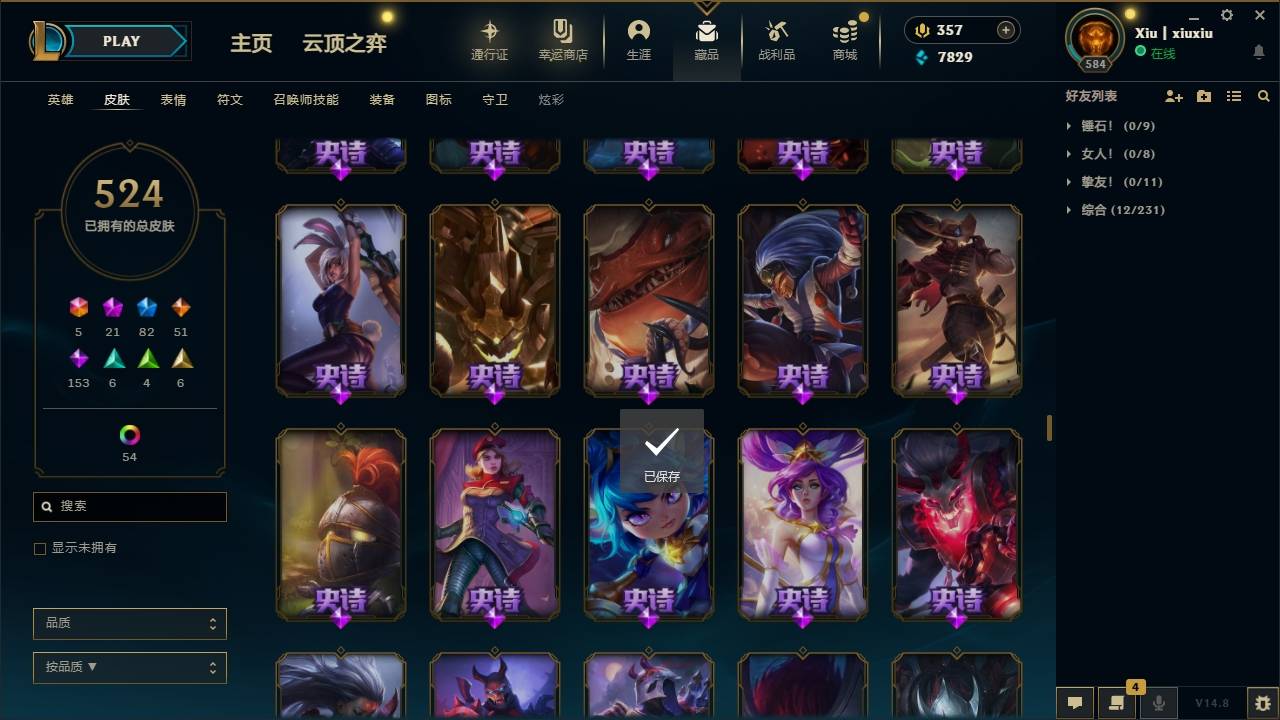Image resolution: width=1280 pixels, height=720 pixels.
Task: Open the 品质 dropdown
Action: tap(129, 623)
